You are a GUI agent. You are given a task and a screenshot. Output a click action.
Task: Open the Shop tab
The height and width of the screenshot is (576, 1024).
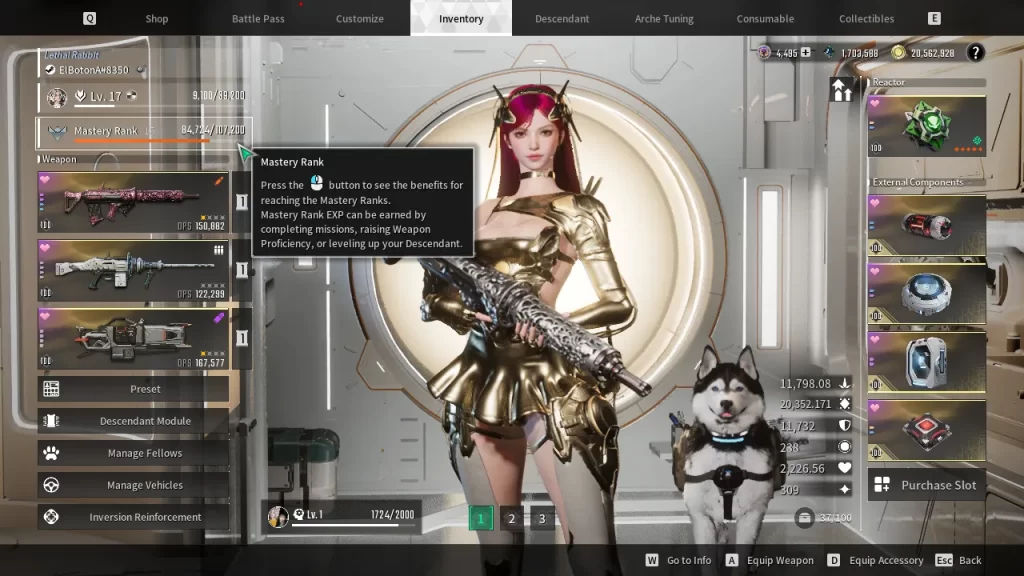click(157, 19)
